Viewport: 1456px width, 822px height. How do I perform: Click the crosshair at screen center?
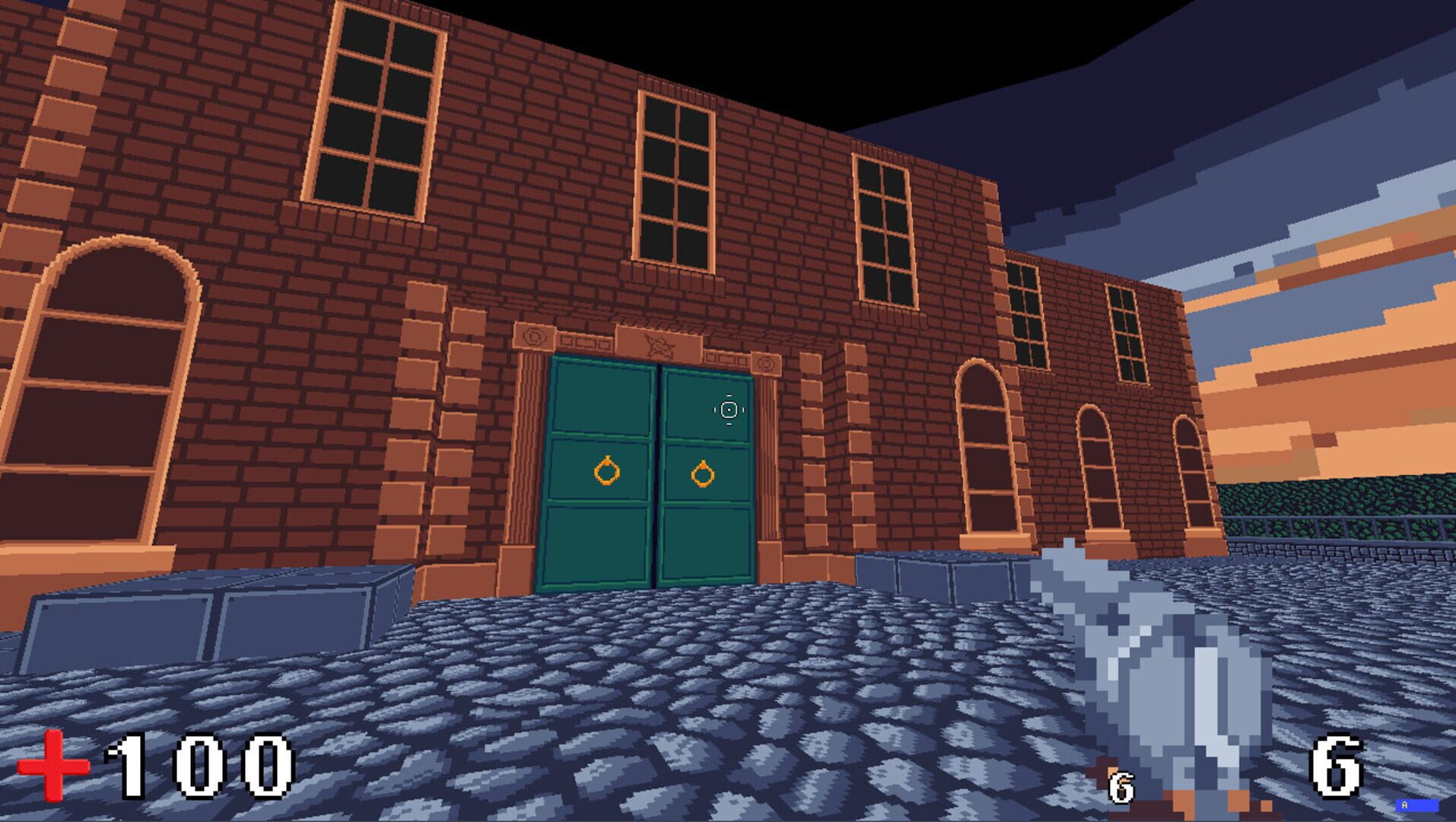click(x=729, y=409)
